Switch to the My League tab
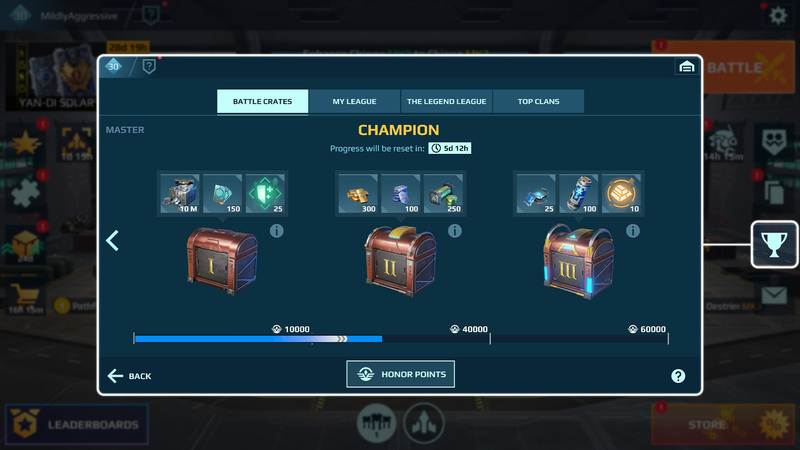 click(353, 101)
